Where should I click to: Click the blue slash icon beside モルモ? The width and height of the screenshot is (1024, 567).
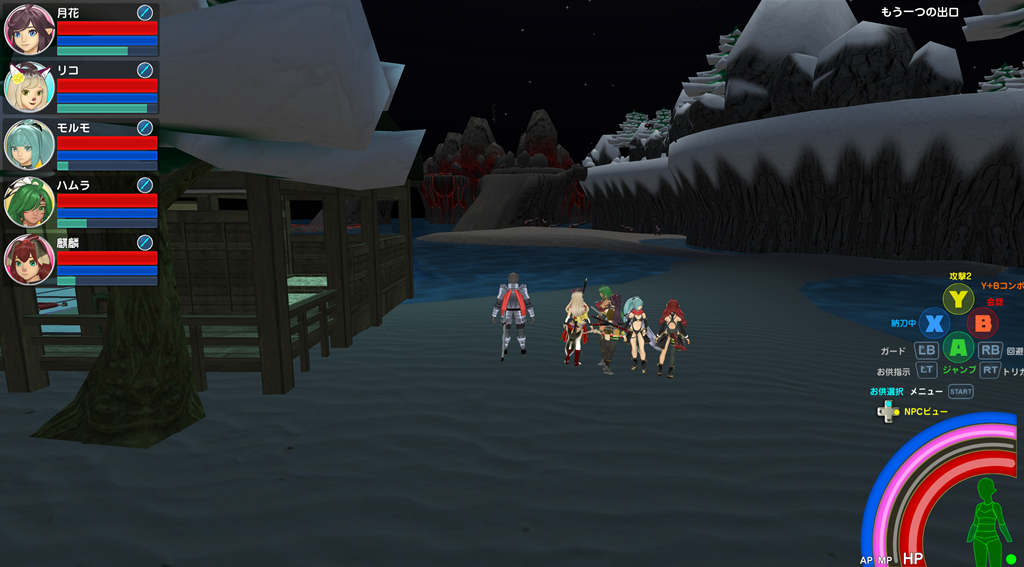coord(145,127)
